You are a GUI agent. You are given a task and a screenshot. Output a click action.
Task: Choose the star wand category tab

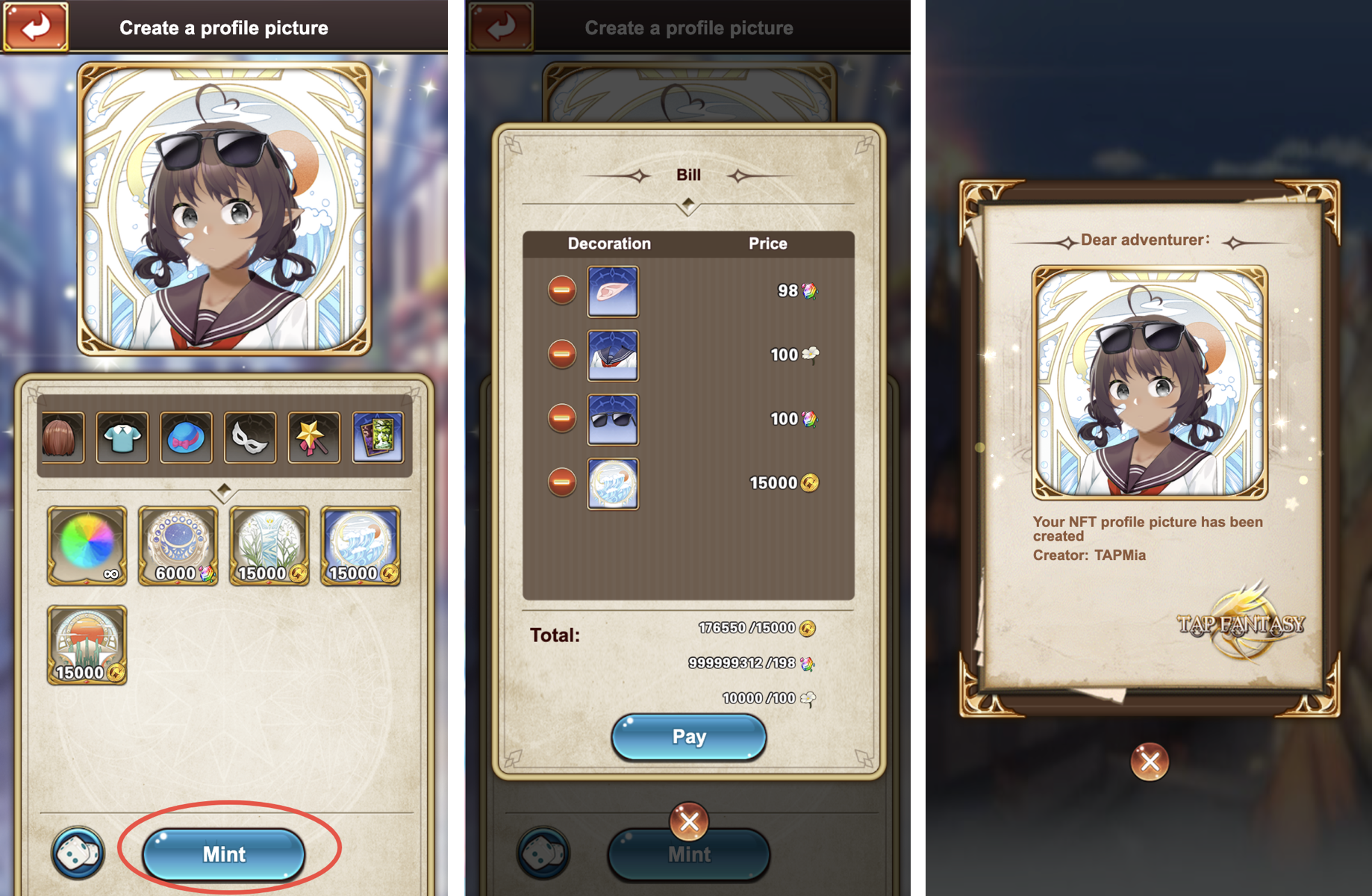[314, 437]
